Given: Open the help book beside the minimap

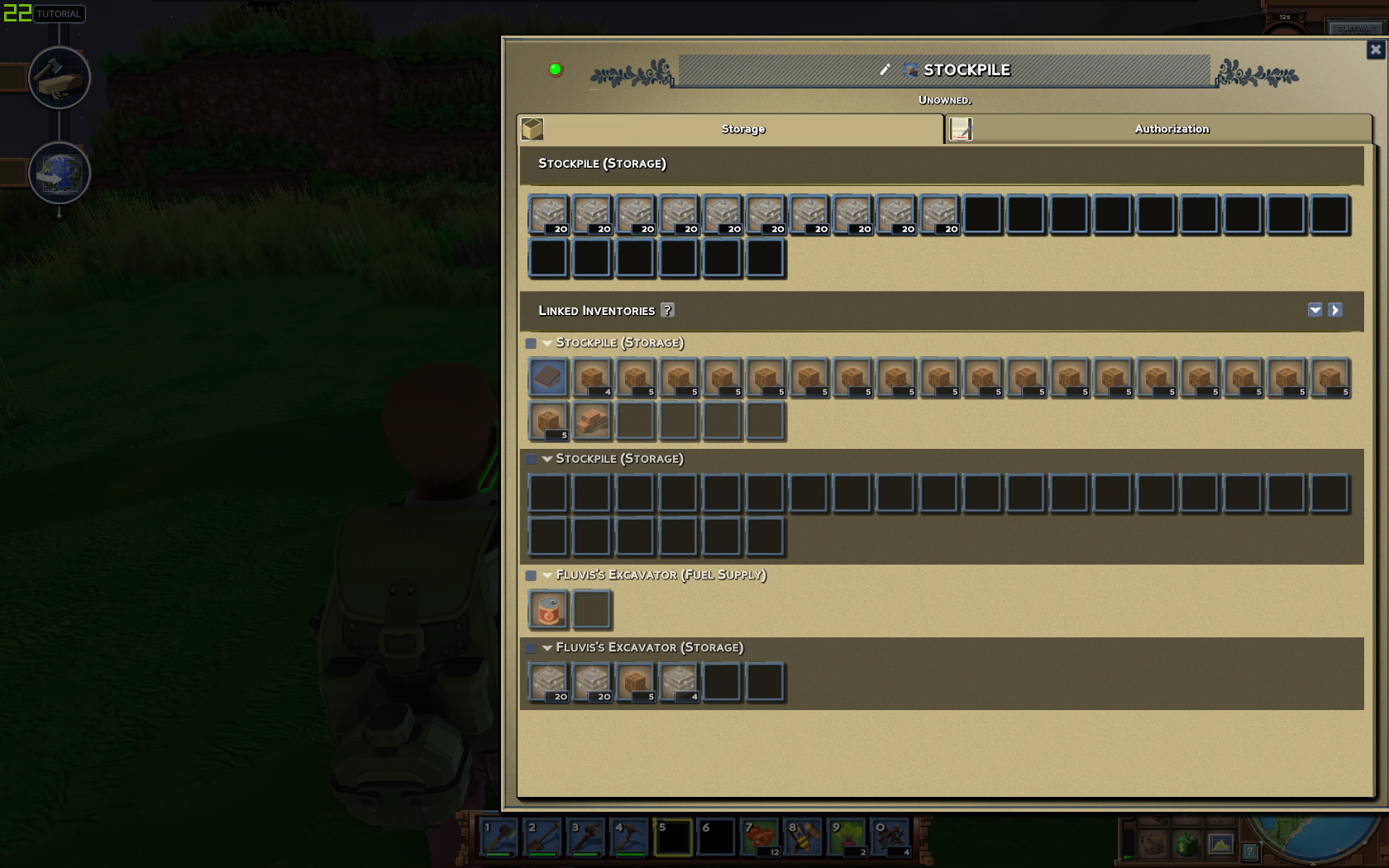Looking at the screenshot, I should click(1250, 851).
